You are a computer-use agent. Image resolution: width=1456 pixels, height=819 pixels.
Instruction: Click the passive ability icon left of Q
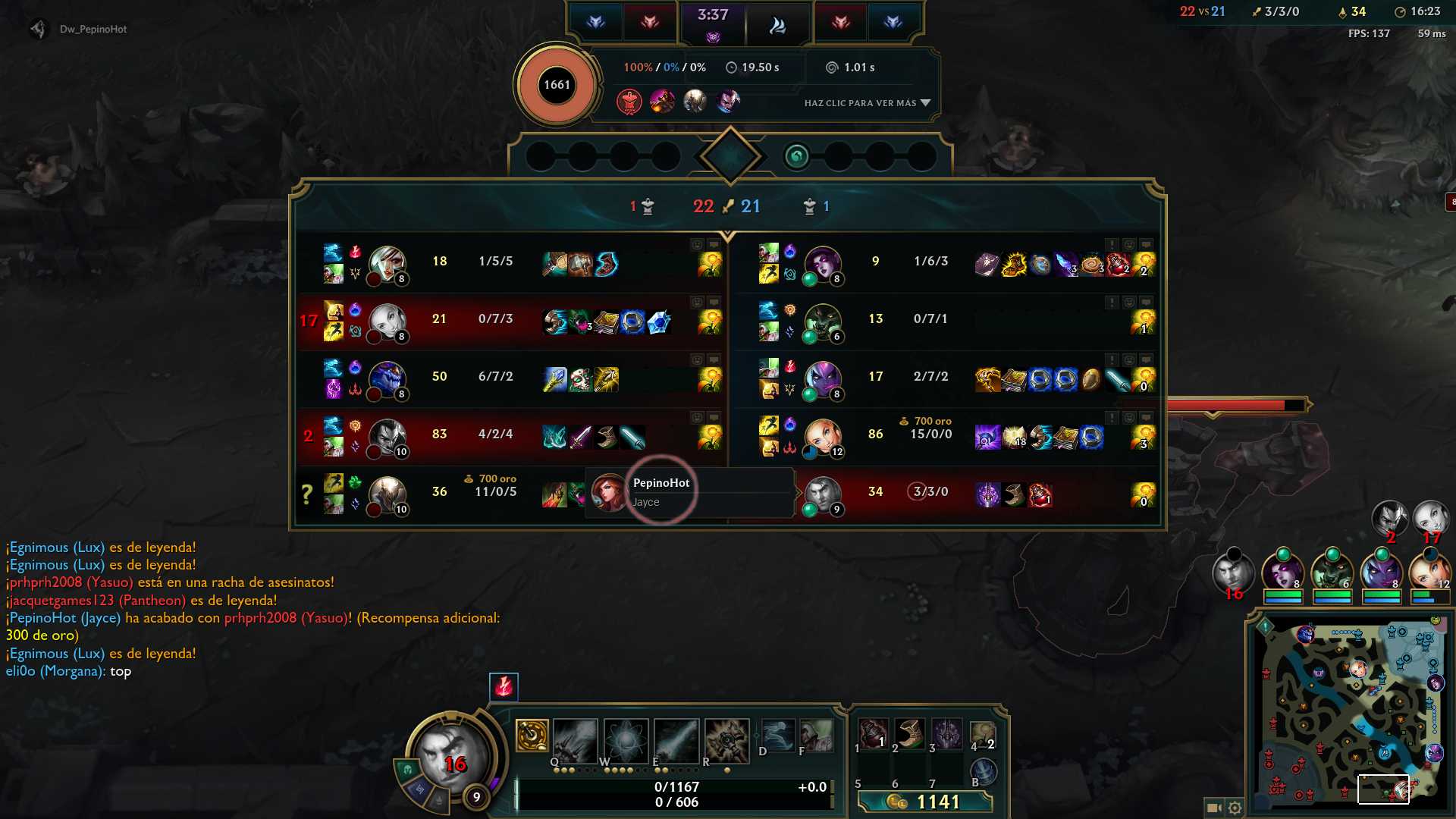(x=532, y=735)
